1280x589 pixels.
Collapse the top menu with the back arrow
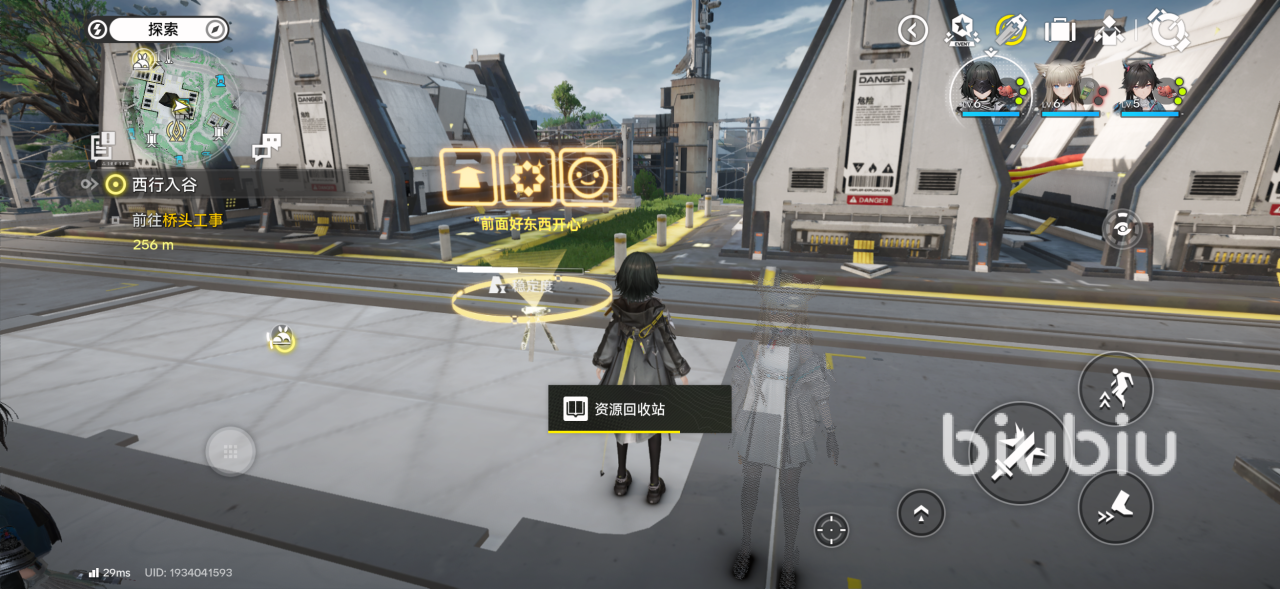point(912,30)
